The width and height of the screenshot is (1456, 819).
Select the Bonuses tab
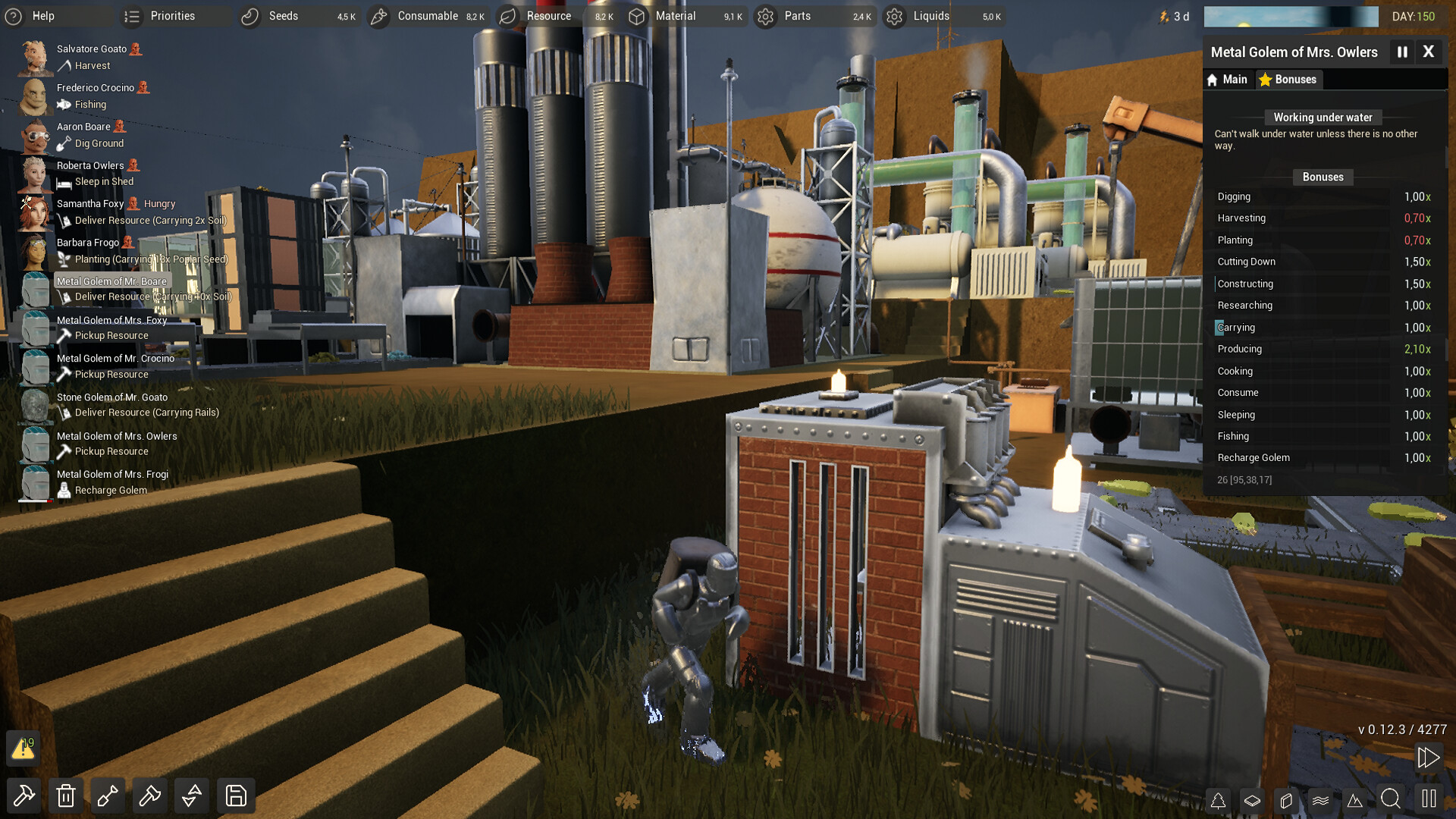pyautogui.click(x=1288, y=79)
